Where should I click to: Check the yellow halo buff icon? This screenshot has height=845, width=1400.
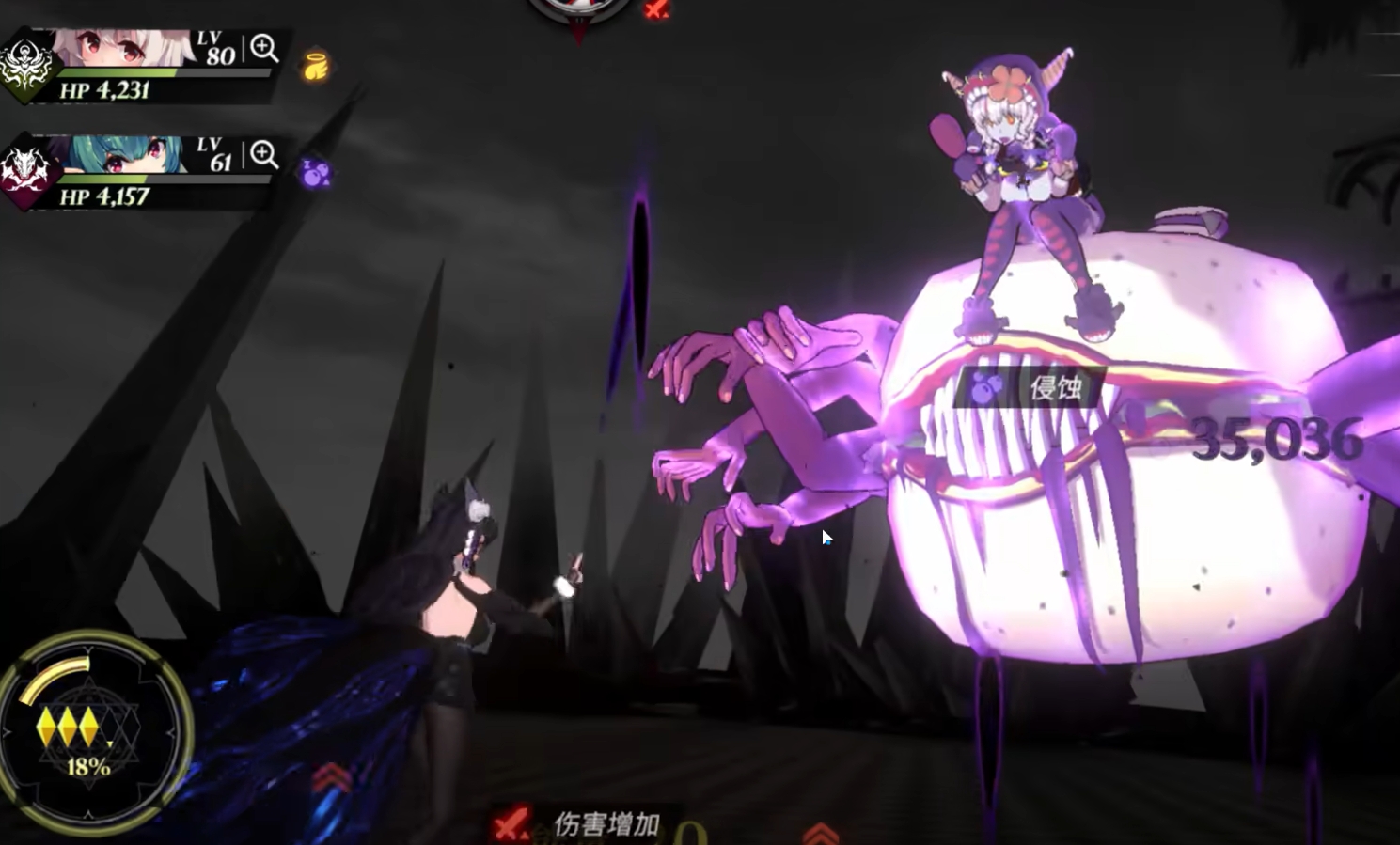316,67
